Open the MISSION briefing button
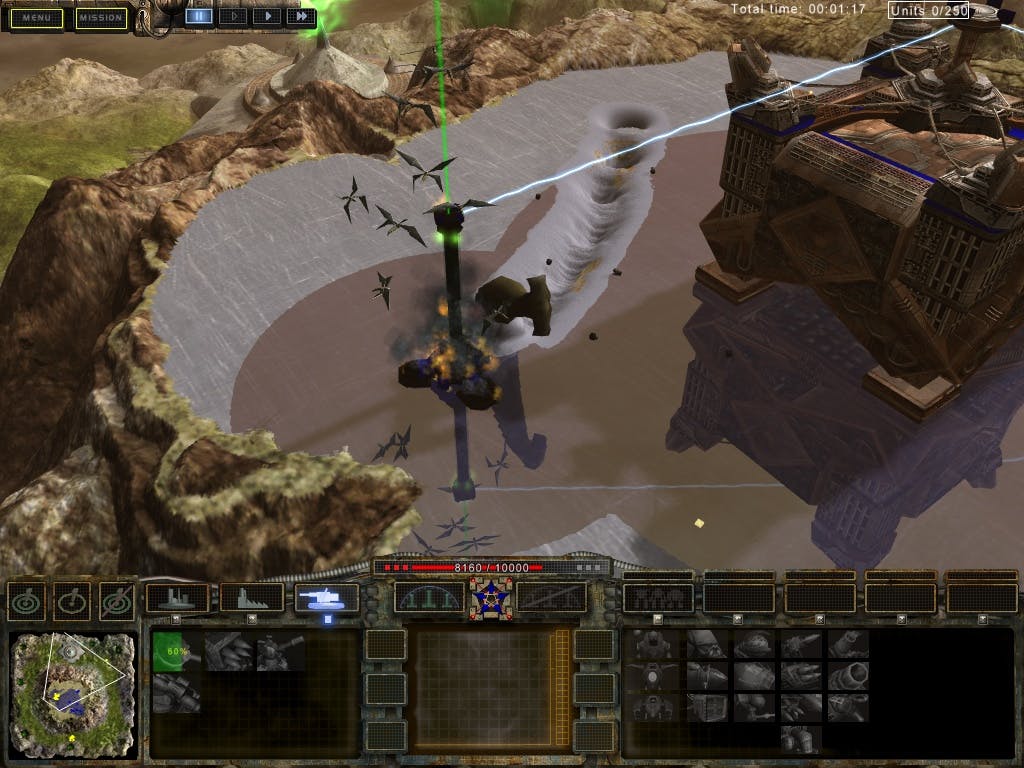This screenshot has width=1024, height=768. (101, 18)
